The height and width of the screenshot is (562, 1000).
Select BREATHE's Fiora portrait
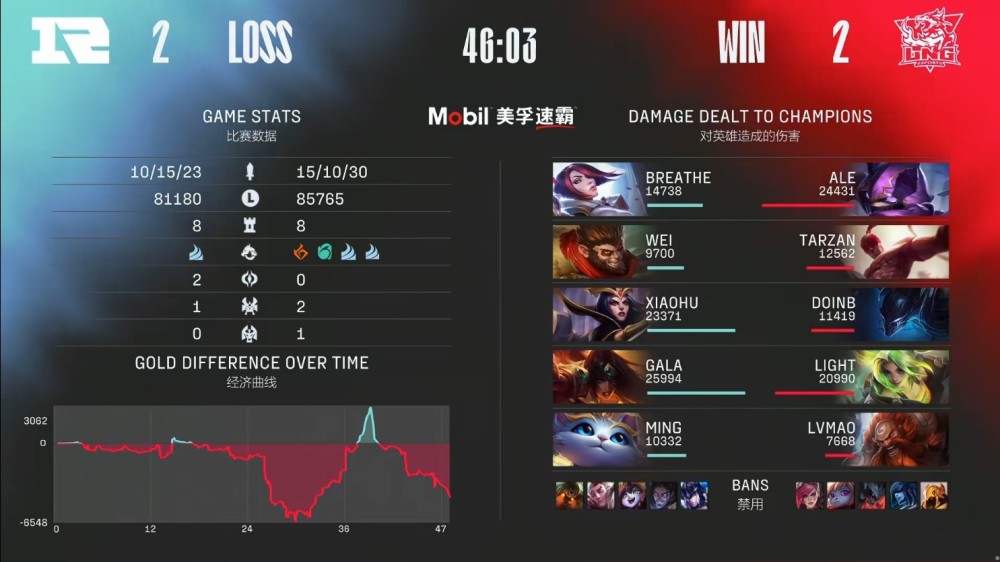(597, 189)
